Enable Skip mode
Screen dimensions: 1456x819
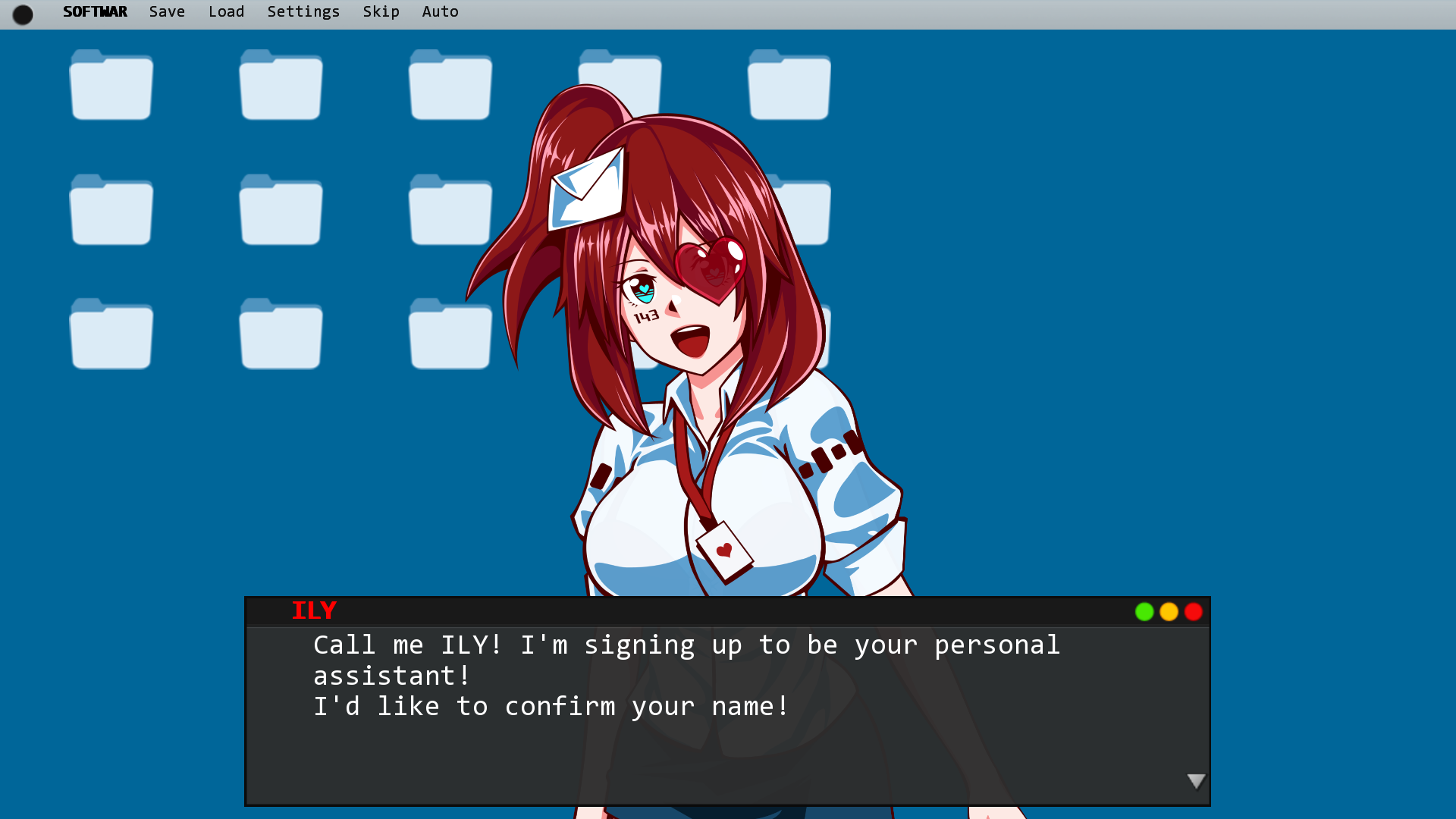click(x=381, y=11)
